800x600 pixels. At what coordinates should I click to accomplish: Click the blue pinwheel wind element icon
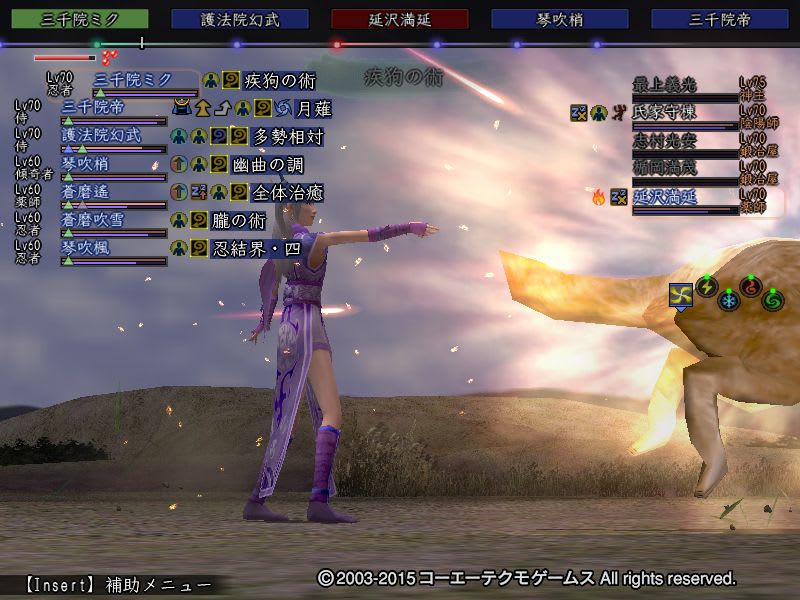(x=681, y=295)
